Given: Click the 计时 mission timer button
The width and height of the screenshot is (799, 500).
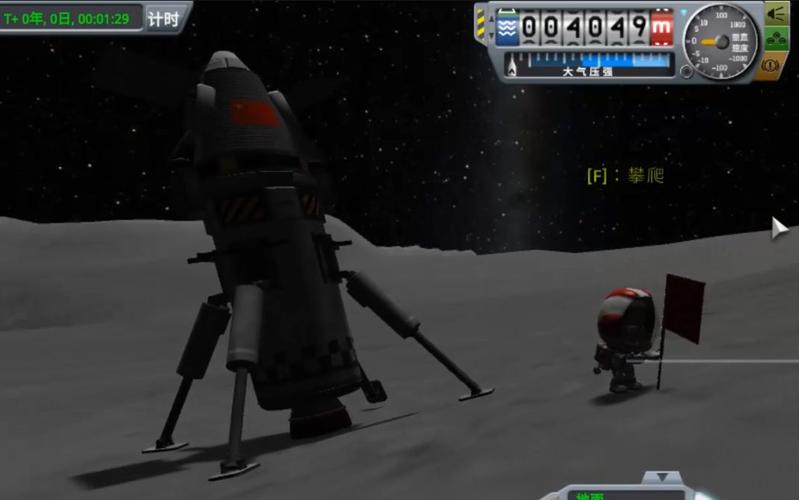Looking at the screenshot, I should click(x=163, y=19).
